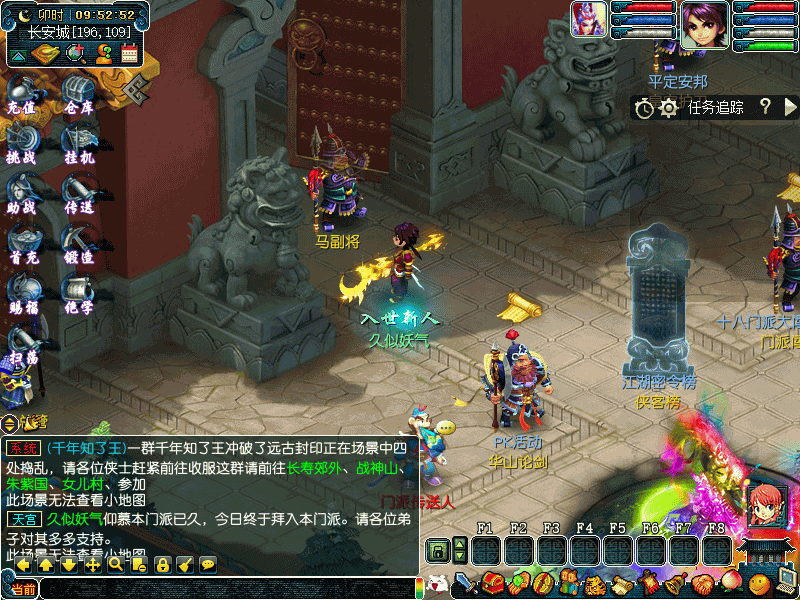Open the 绝学 skills scroll icon
The width and height of the screenshot is (800, 600).
[x=78, y=294]
